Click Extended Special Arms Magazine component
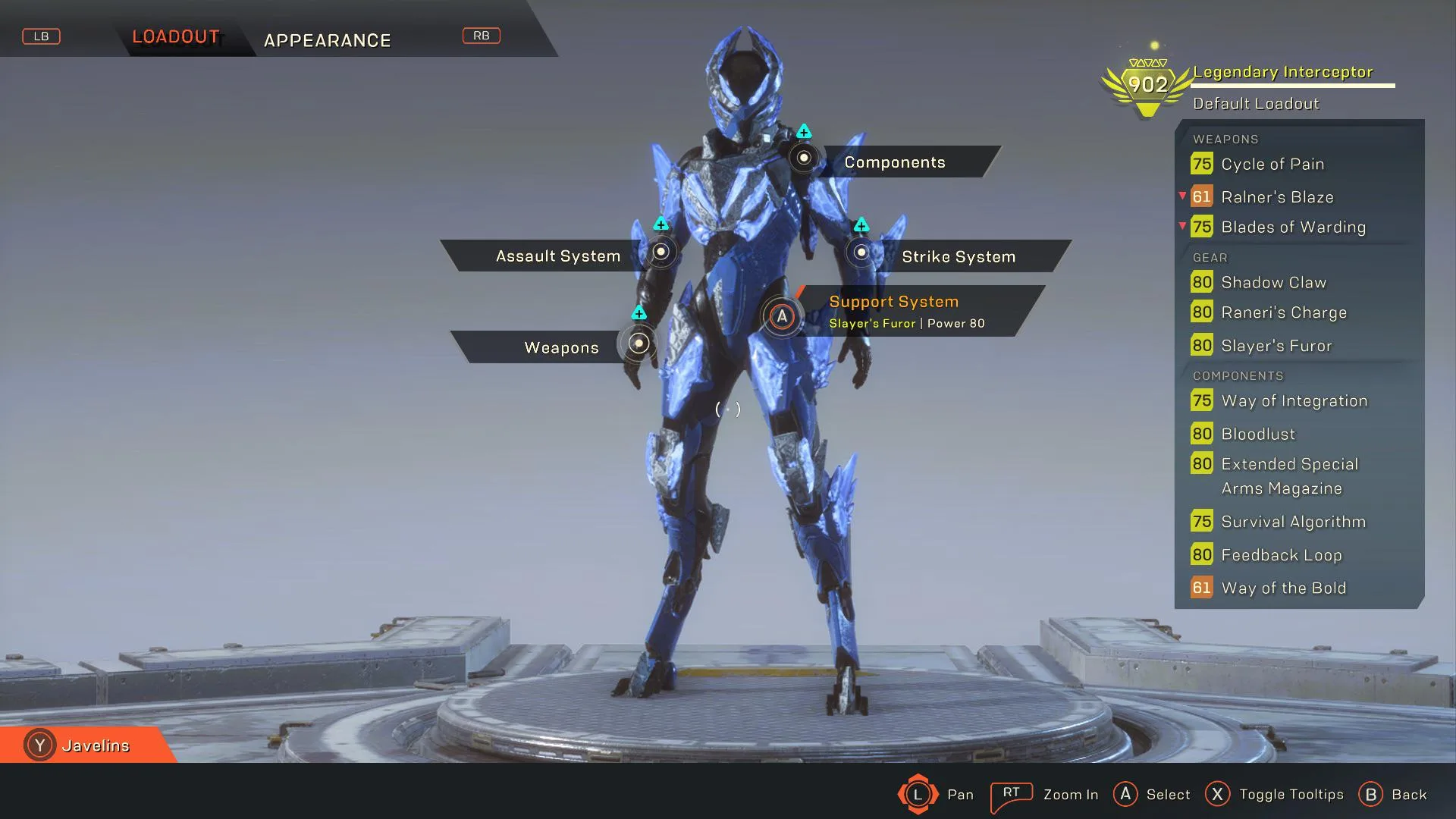 (1289, 475)
